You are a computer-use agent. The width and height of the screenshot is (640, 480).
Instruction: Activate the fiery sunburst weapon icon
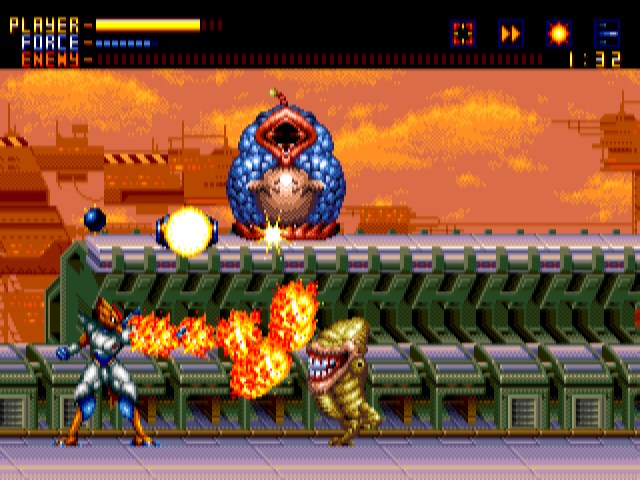coord(558,33)
